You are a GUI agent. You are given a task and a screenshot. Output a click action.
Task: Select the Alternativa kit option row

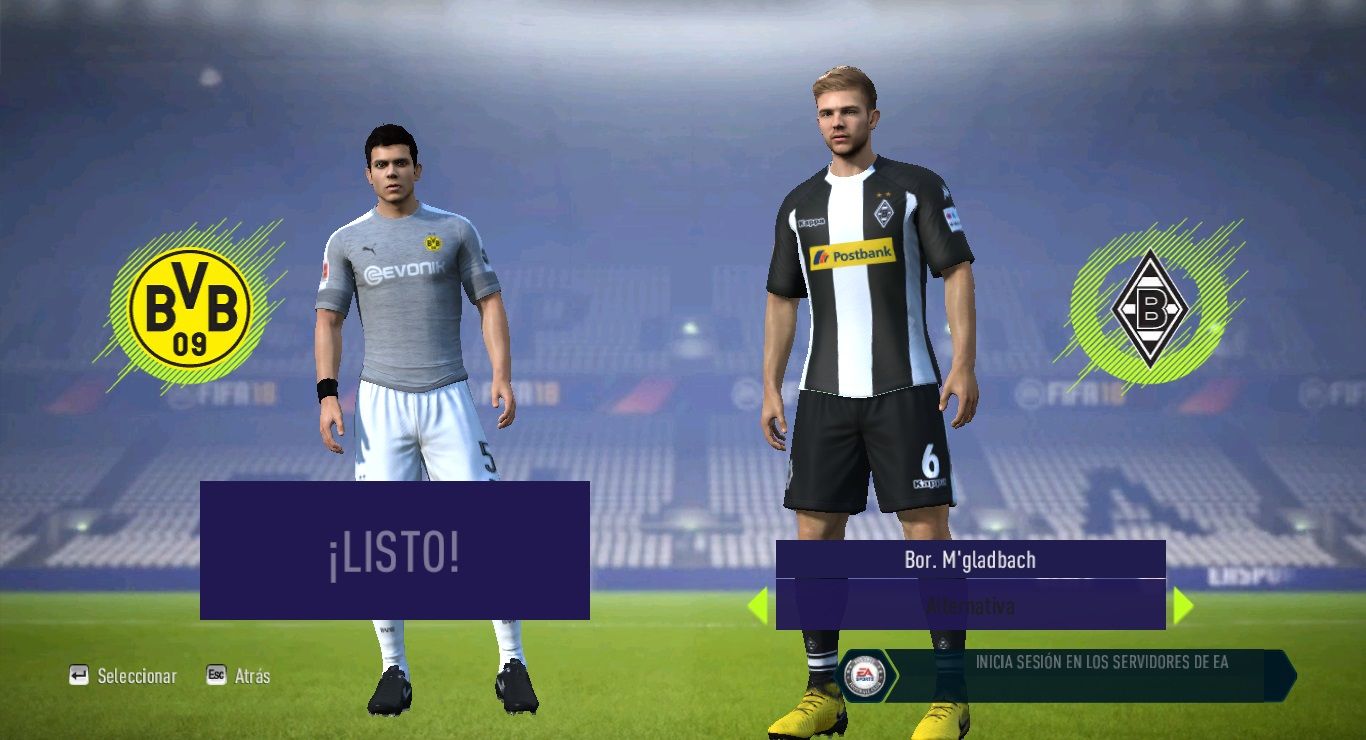[x=970, y=606]
